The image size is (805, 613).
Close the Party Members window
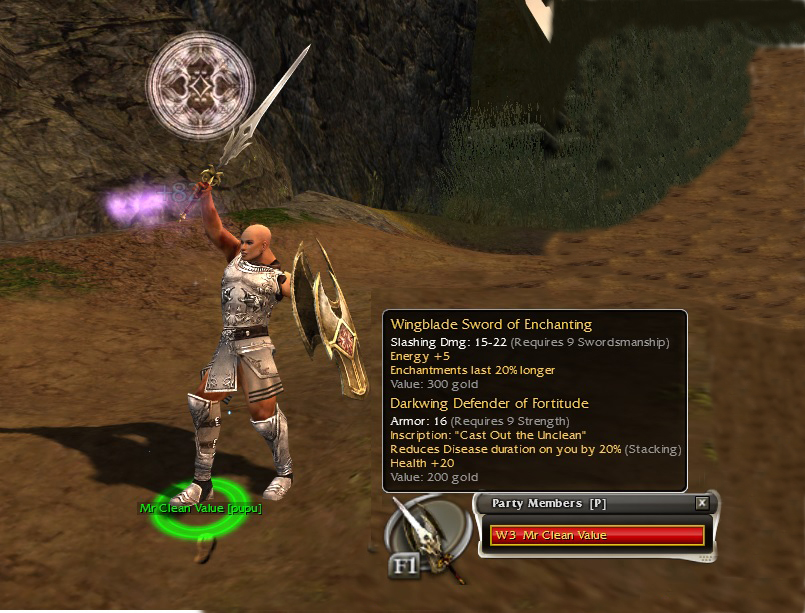pyautogui.click(x=702, y=503)
